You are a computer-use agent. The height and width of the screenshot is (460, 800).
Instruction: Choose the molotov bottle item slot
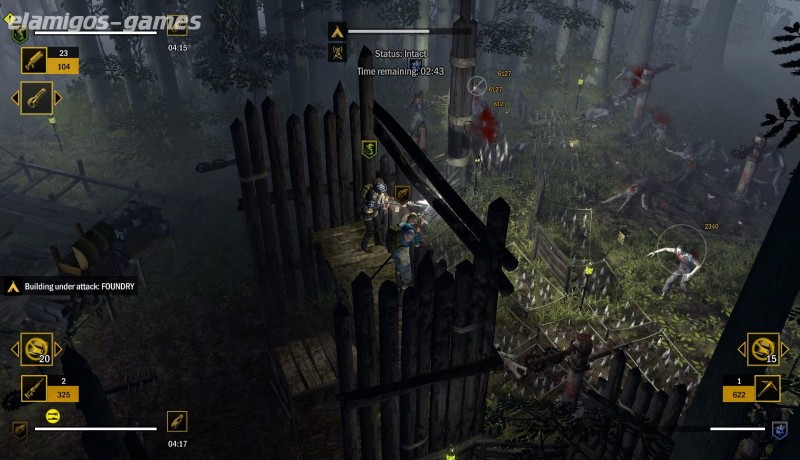click(x=37, y=98)
